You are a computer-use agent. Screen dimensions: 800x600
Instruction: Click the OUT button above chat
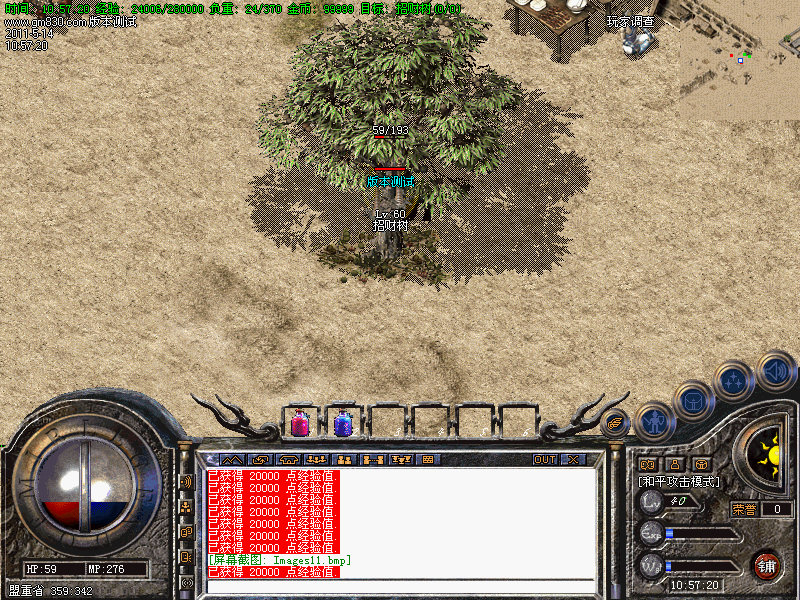tap(544, 460)
